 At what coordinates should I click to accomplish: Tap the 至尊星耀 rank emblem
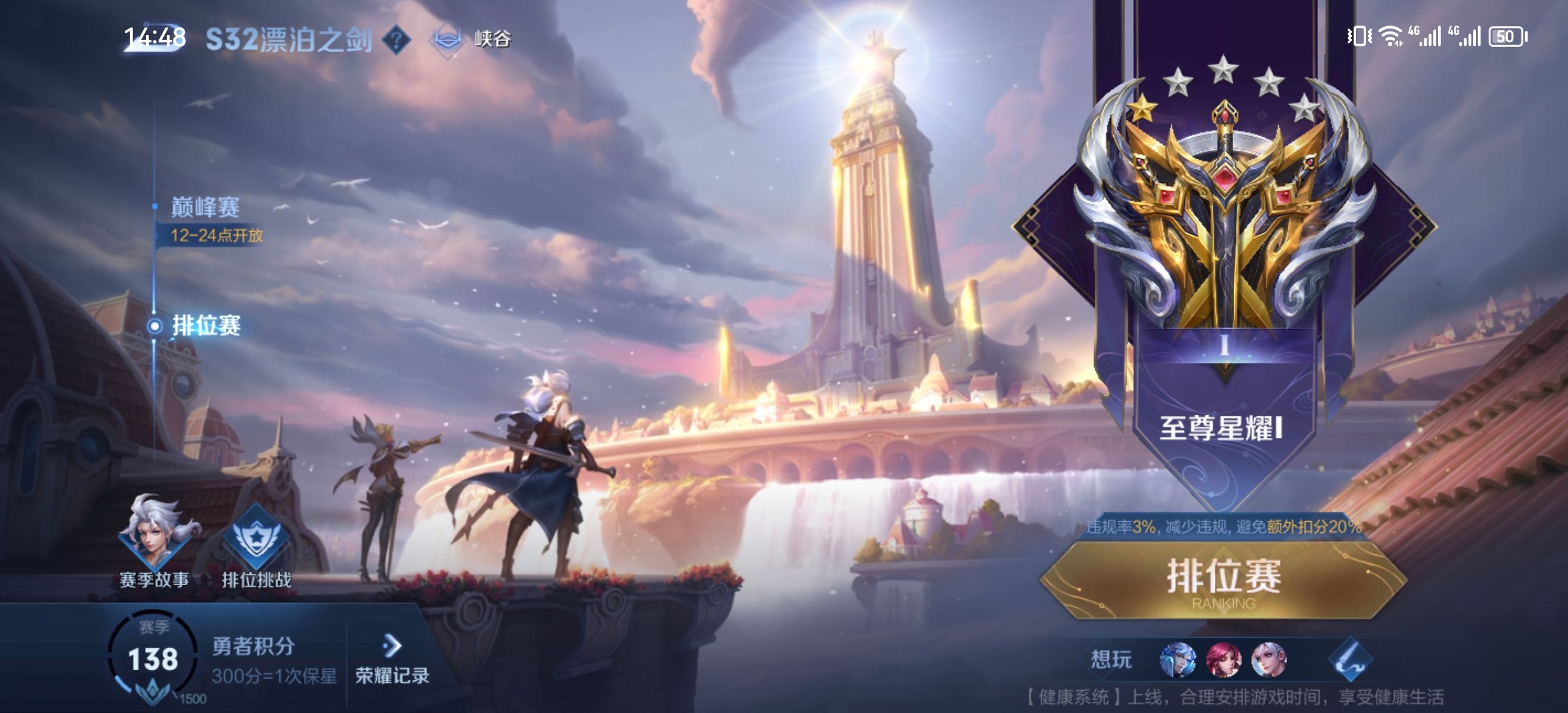(x=1224, y=207)
